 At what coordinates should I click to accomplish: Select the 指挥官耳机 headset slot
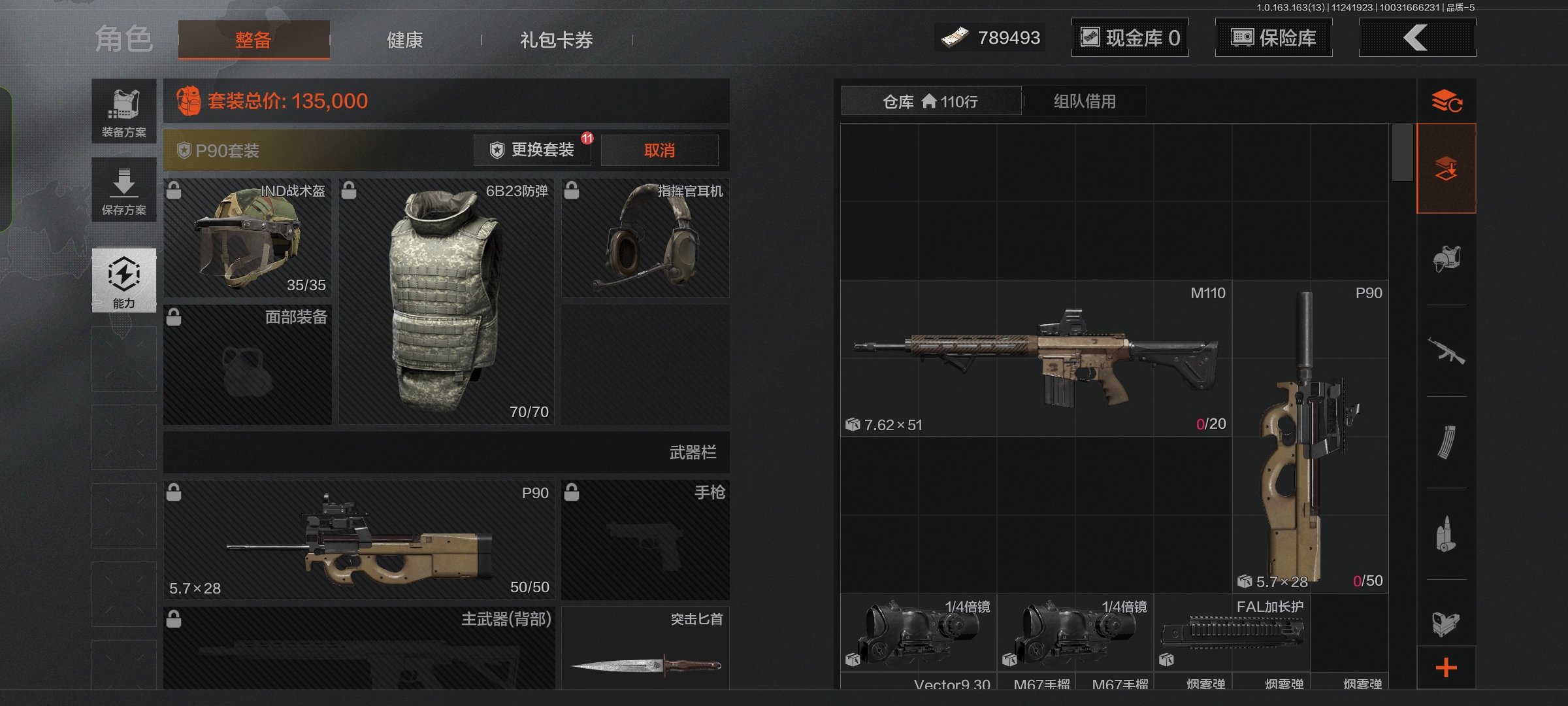pos(645,239)
